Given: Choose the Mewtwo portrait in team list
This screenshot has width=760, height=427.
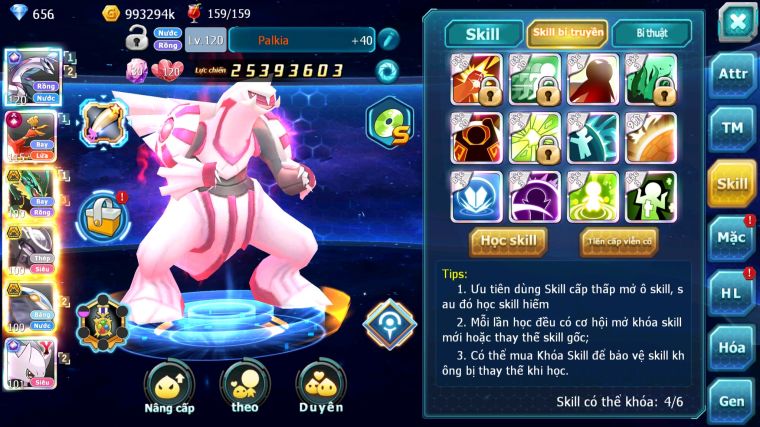Looking at the screenshot, I should (x=30, y=362).
